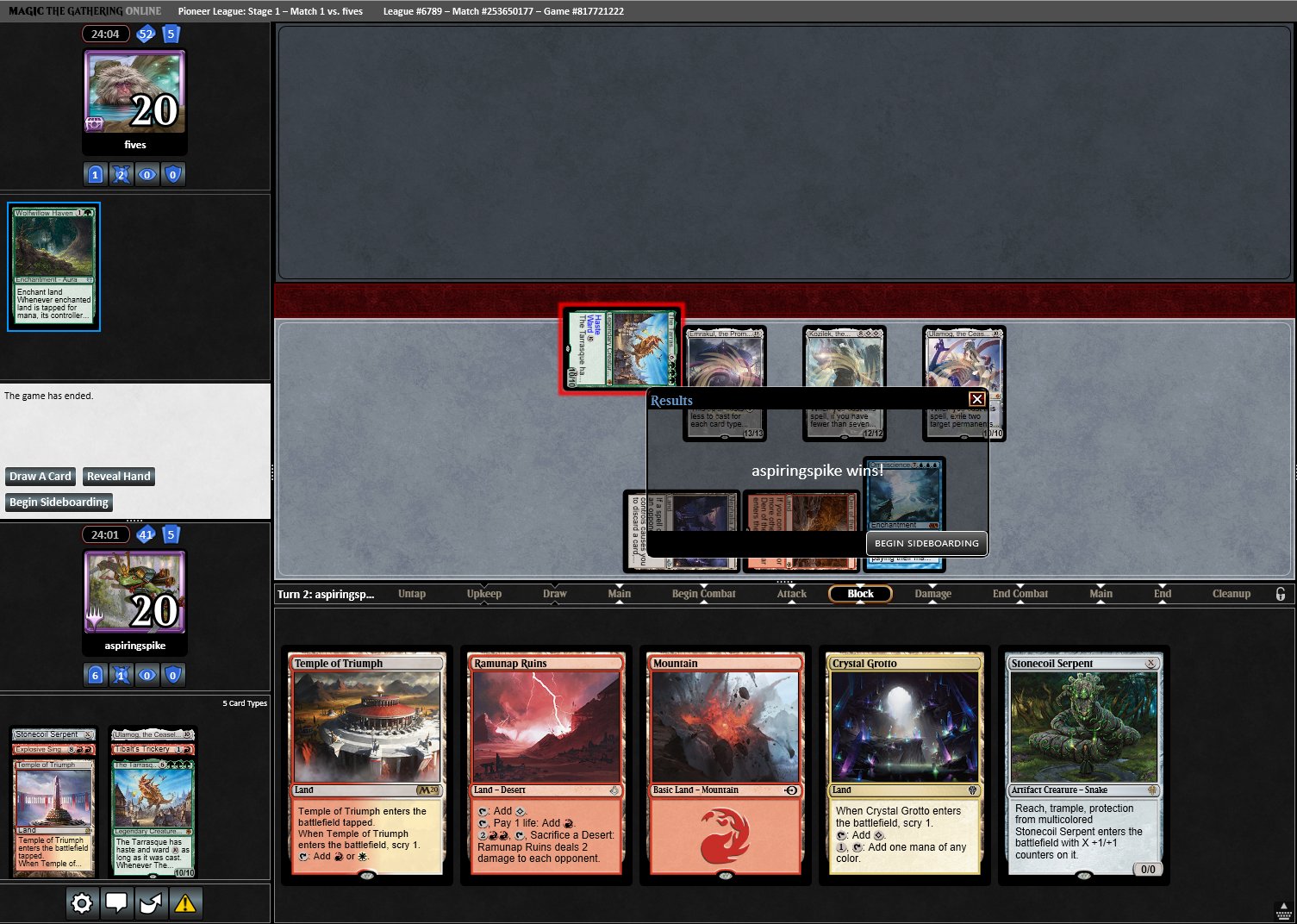The width and height of the screenshot is (1297, 924).
Task: Inspect aspiringspike's exile zone icon
Action: pos(121,675)
